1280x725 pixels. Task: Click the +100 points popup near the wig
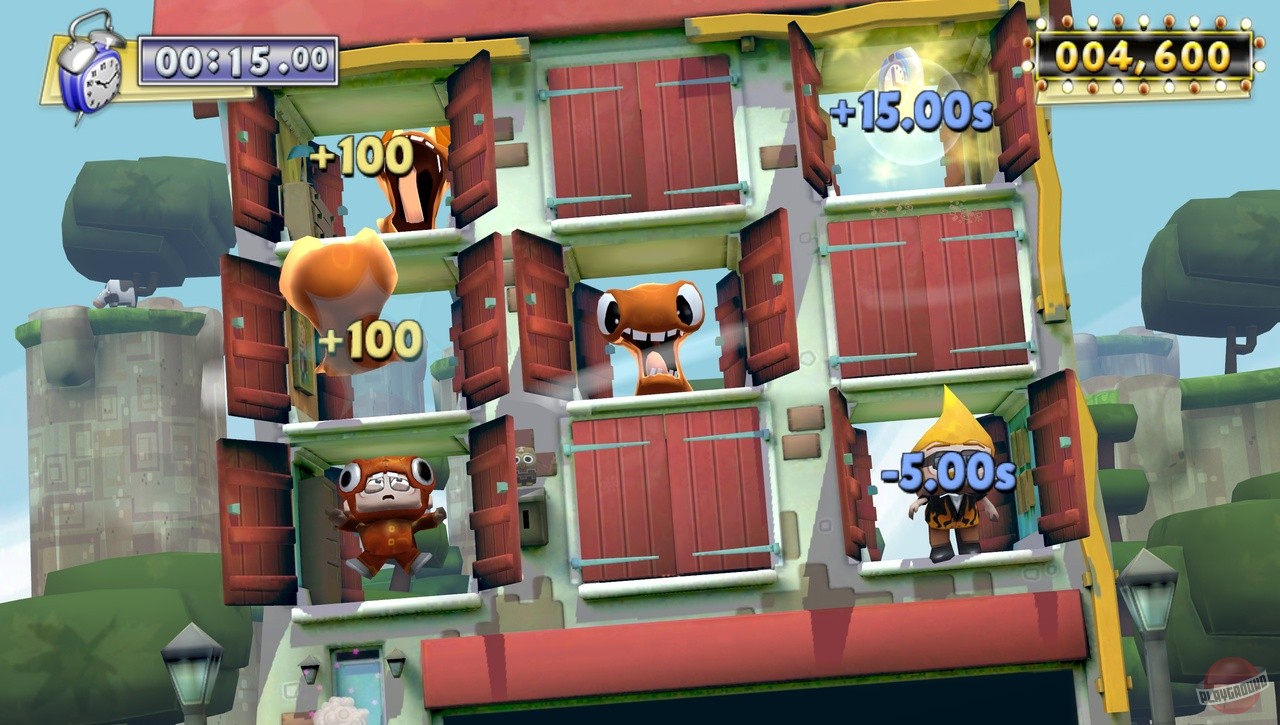point(370,340)
